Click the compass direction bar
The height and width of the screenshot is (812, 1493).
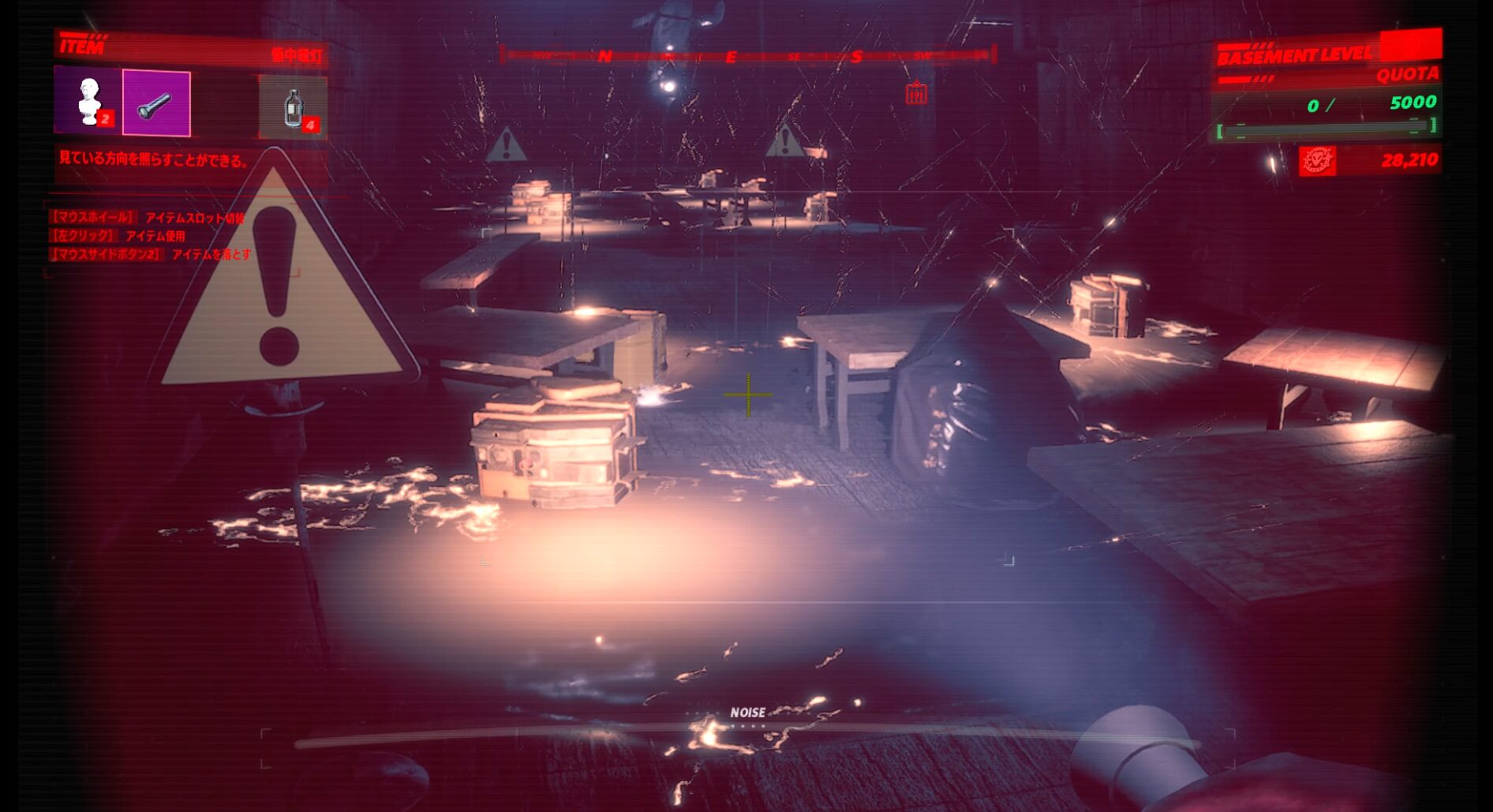[x=747, y=55]
